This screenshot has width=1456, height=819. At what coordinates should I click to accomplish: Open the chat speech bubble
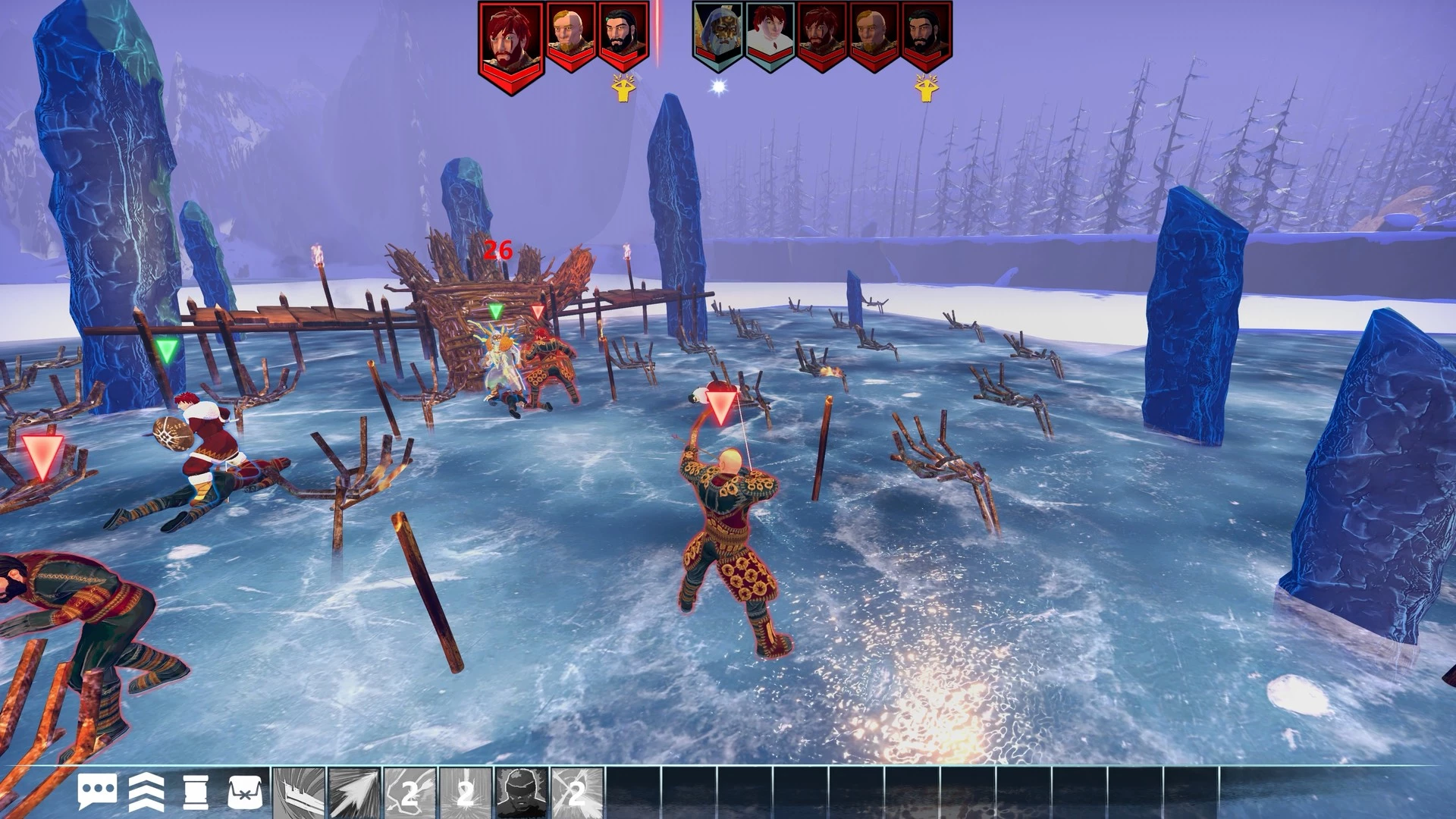tap(97, 792)
